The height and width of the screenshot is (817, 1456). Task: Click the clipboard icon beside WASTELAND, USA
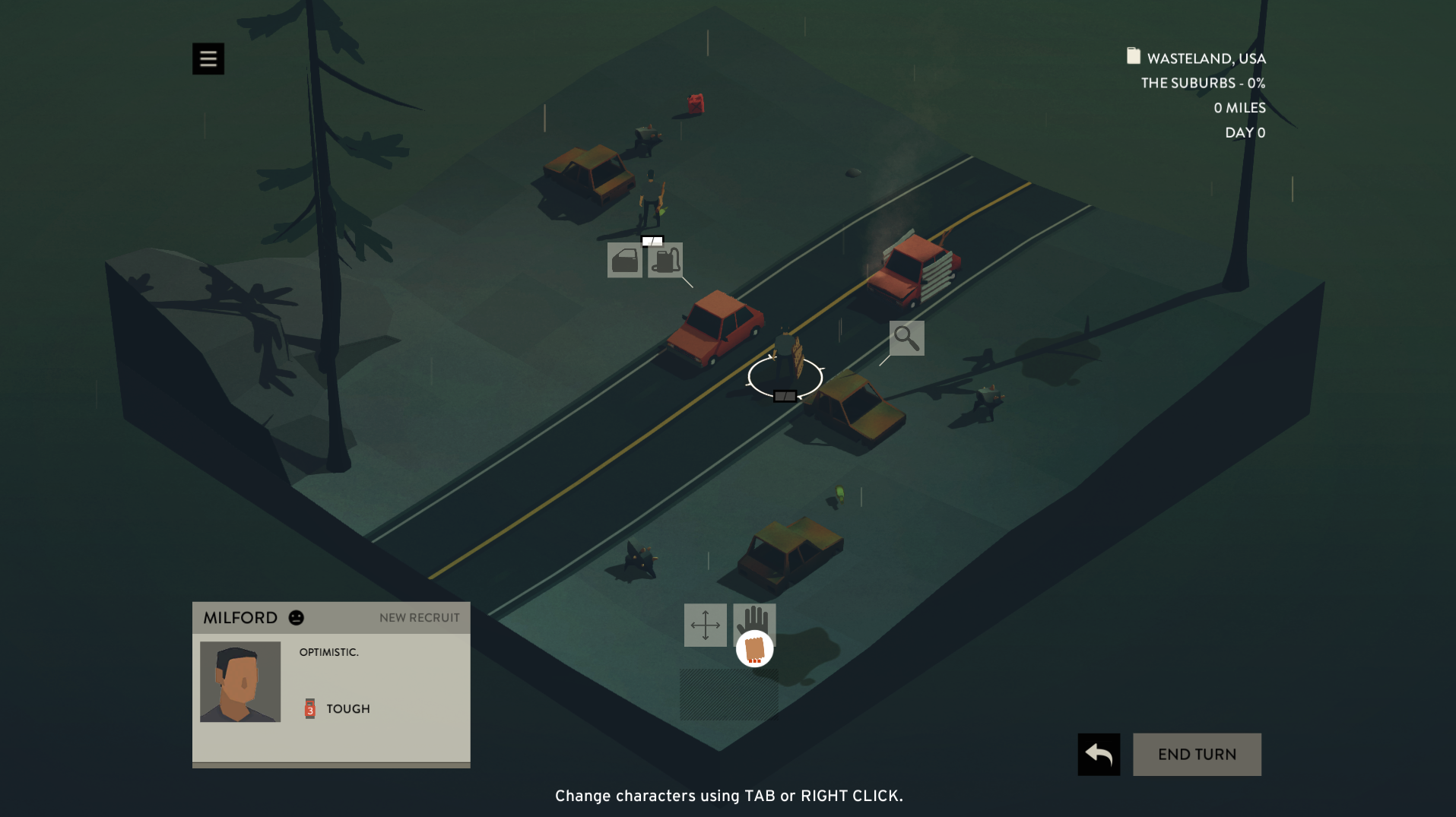click(1132, 56)
